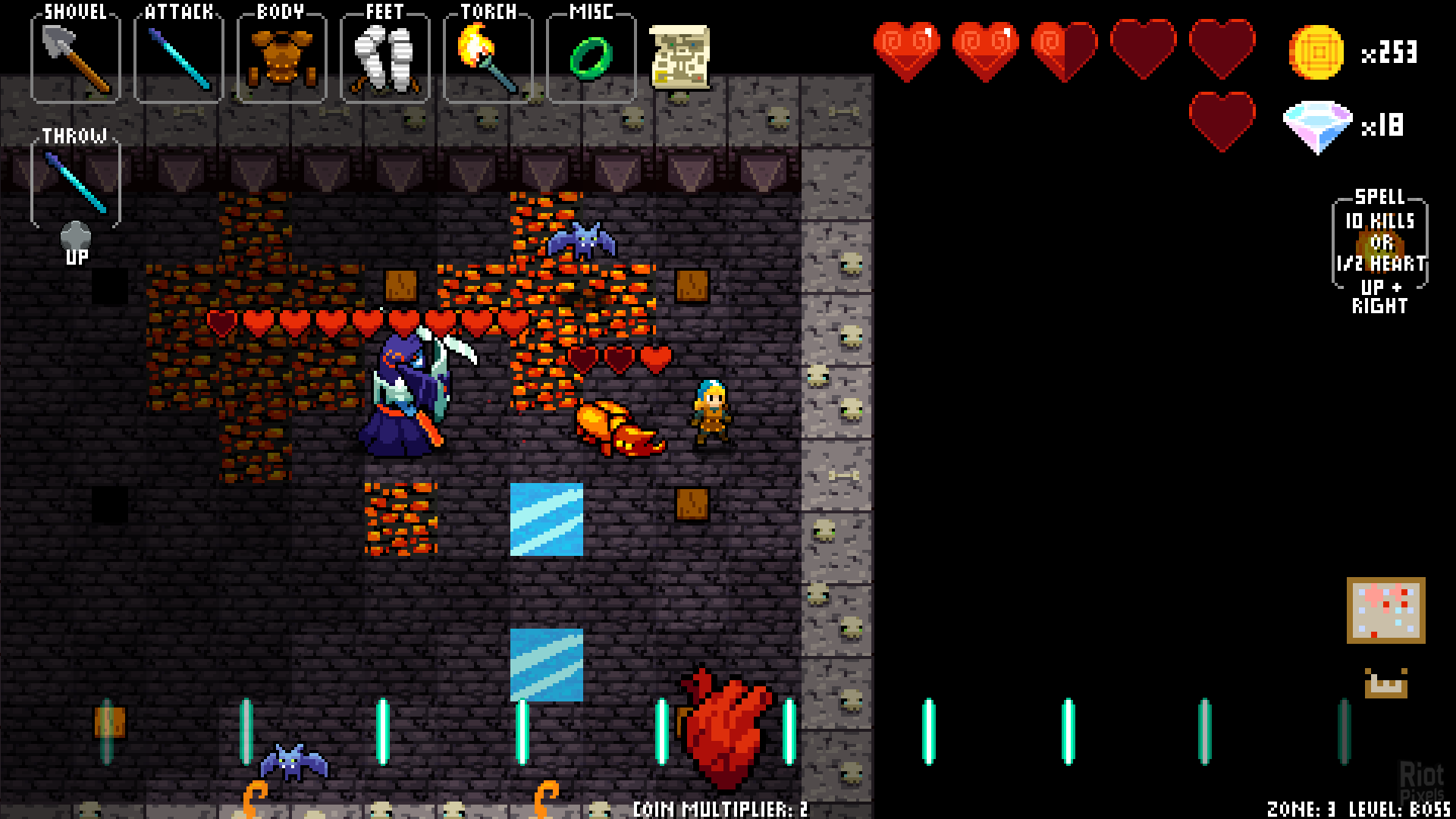Select the Feet boots slot
Viewport: 1456px width, 819px height.
click(385, 59)
